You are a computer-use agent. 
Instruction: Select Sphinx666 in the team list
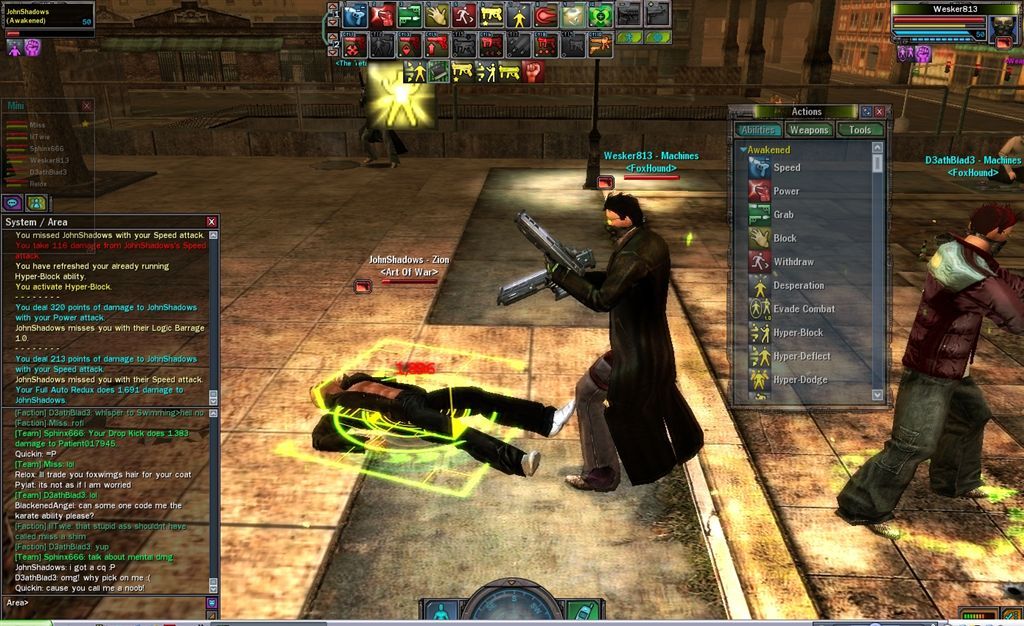pyautogui.click(x=46, y=148)
